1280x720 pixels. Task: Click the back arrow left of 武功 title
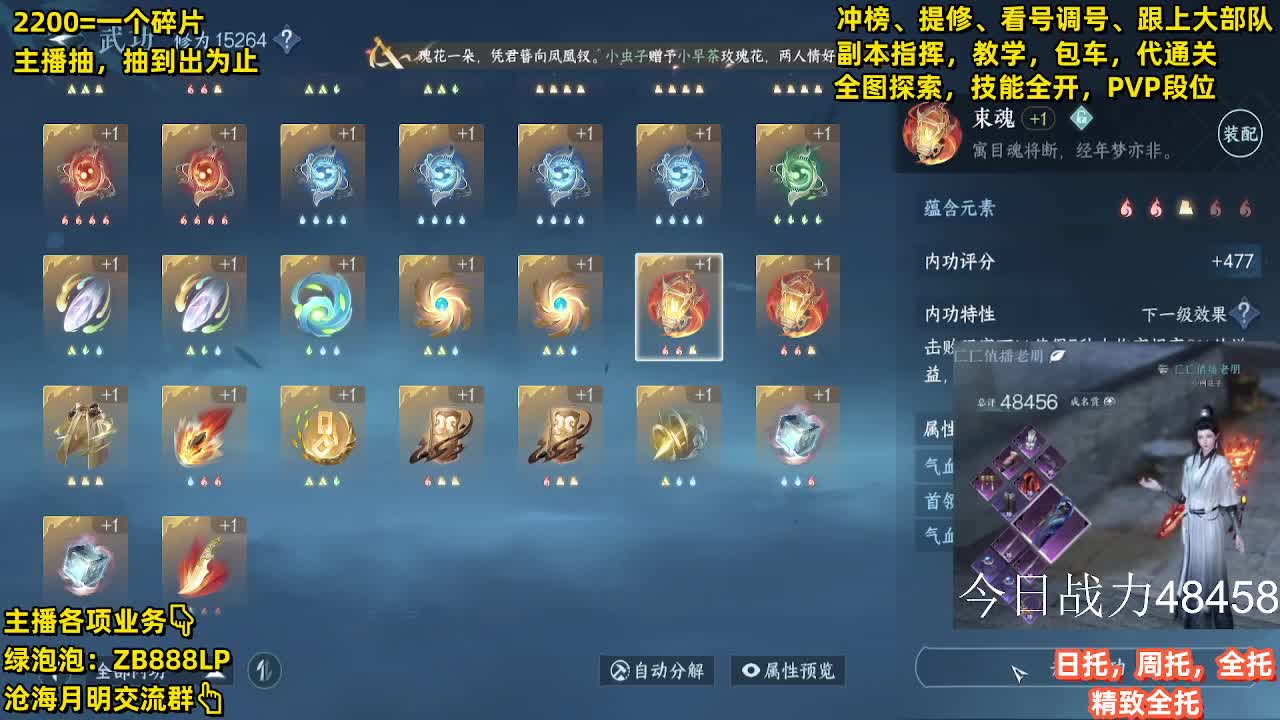(x=58, y=38)
